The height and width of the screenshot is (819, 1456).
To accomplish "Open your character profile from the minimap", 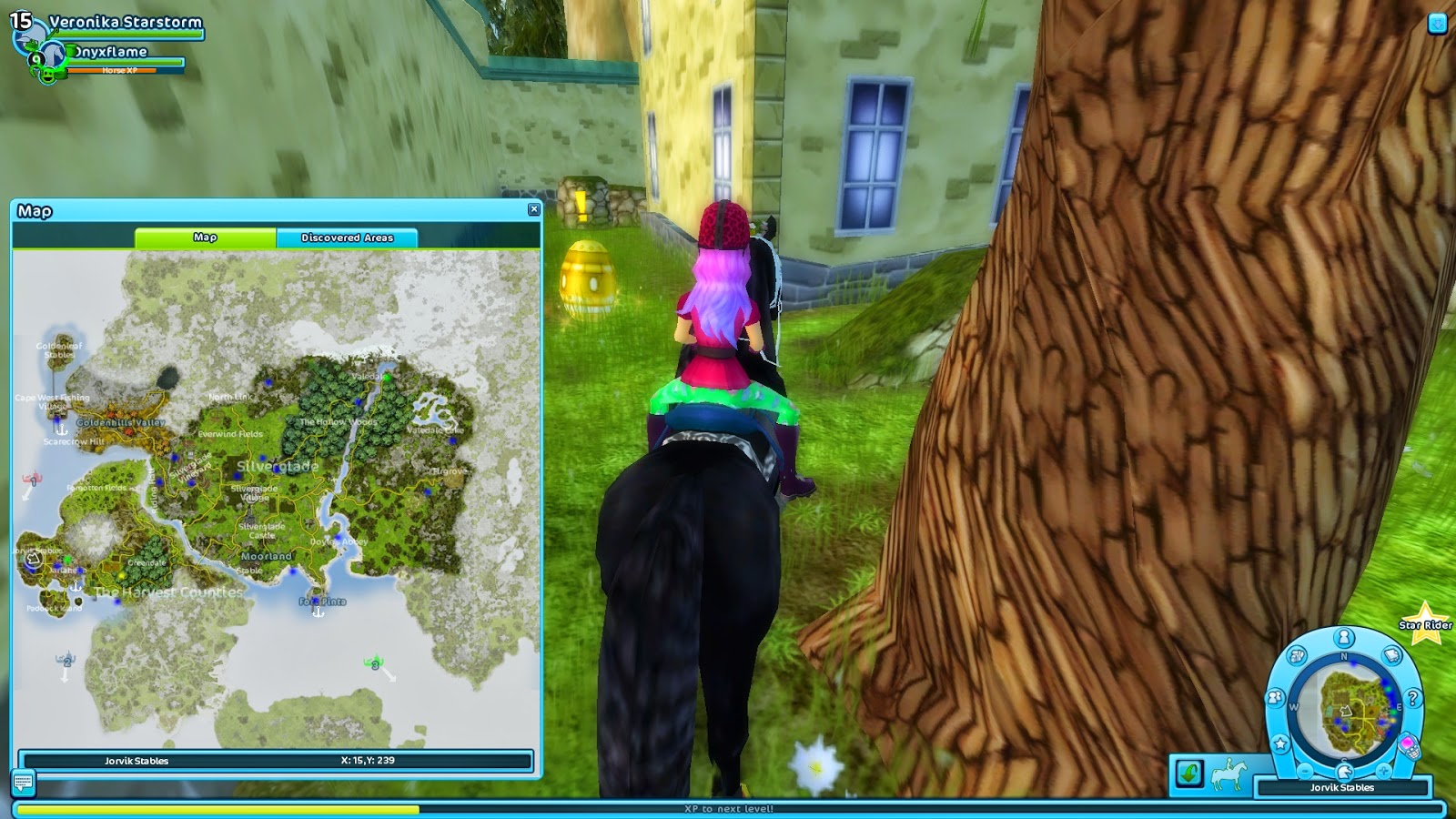I will pos(1344,638).
